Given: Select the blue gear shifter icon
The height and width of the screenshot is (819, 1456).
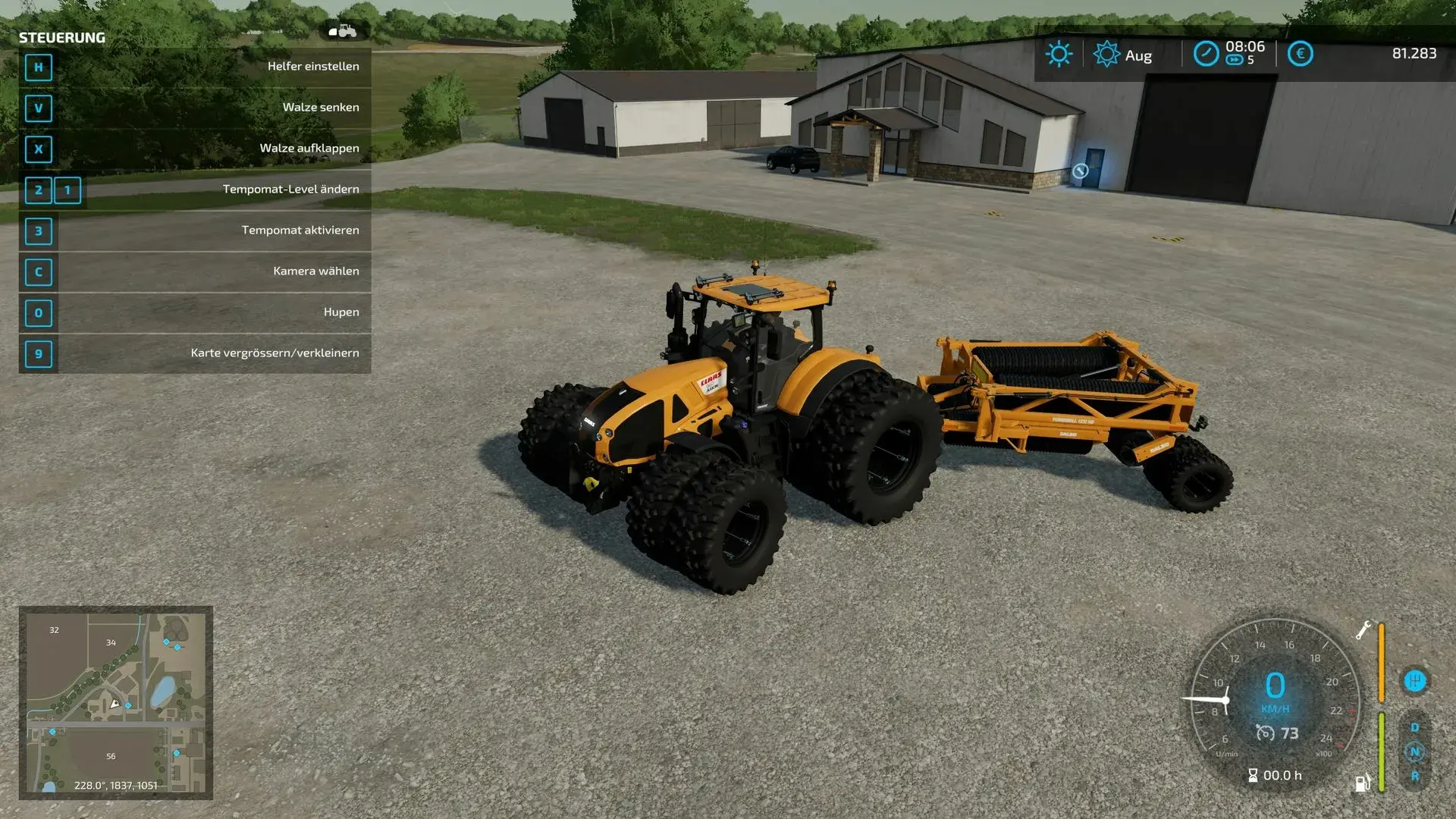Looking at the screenshot, I should [x=1414, y=680].
